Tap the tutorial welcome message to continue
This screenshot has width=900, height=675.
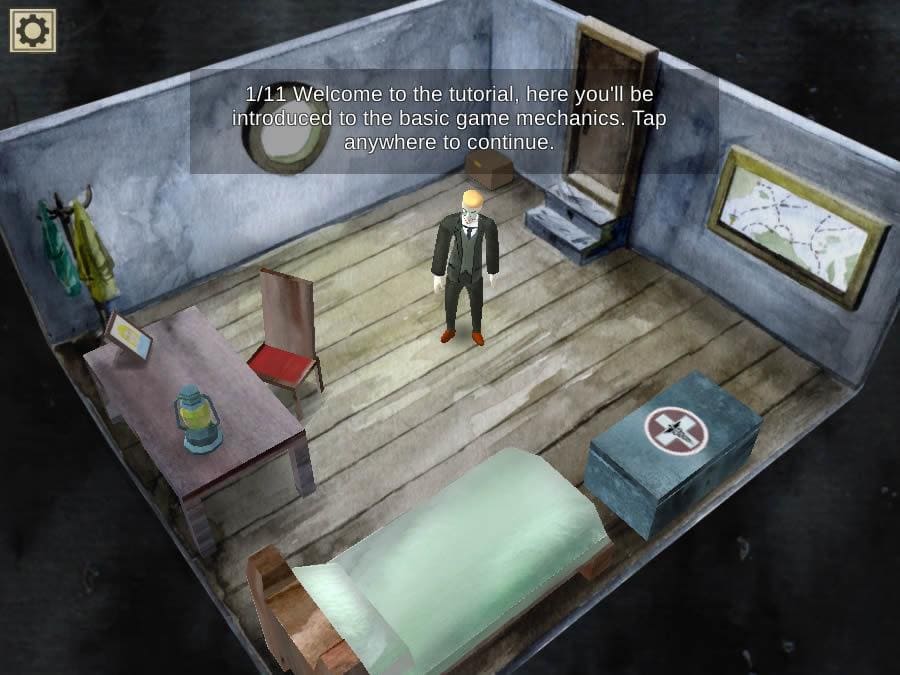pos(449,118)
